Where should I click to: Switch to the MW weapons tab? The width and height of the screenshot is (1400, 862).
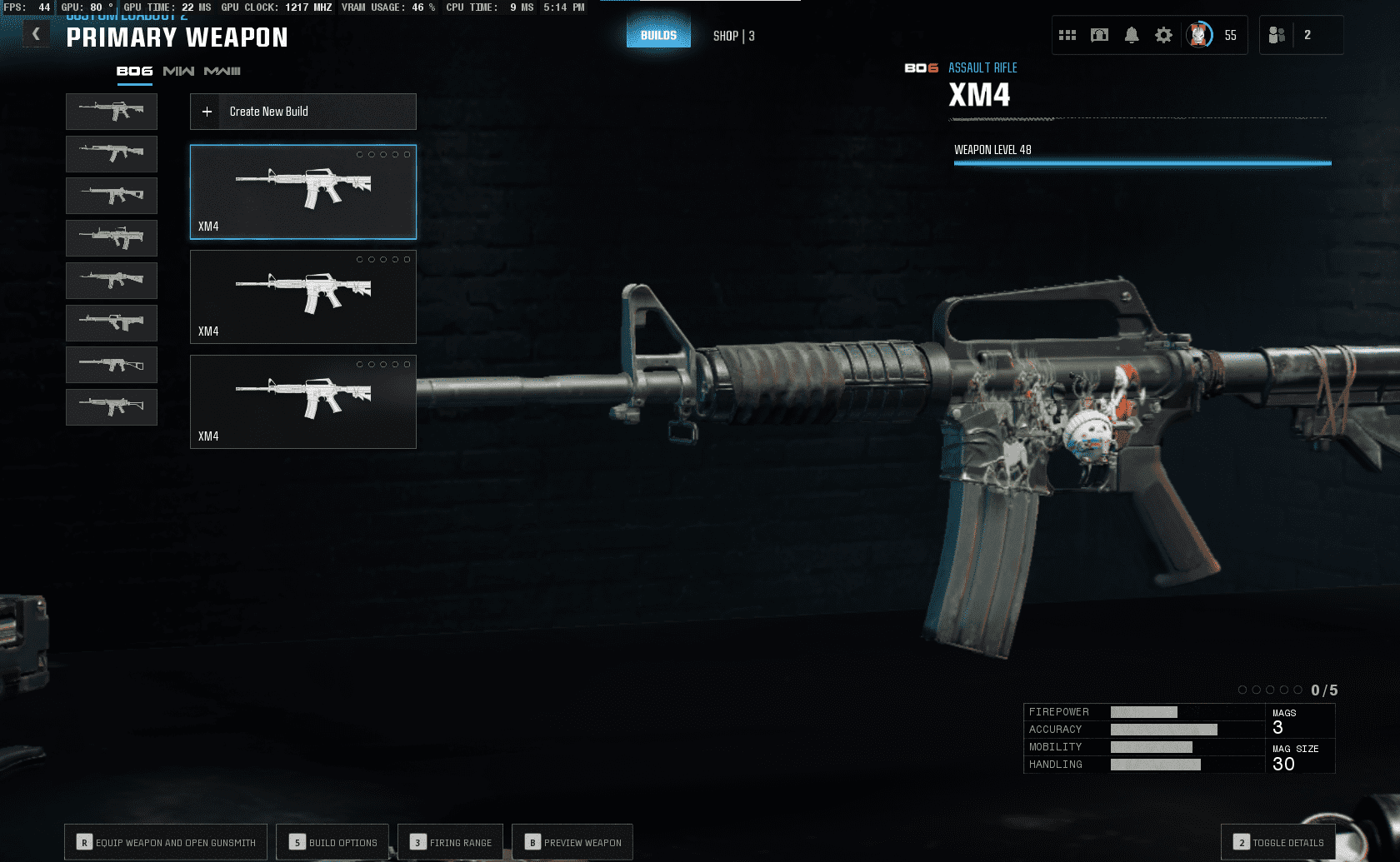(178, 72)
